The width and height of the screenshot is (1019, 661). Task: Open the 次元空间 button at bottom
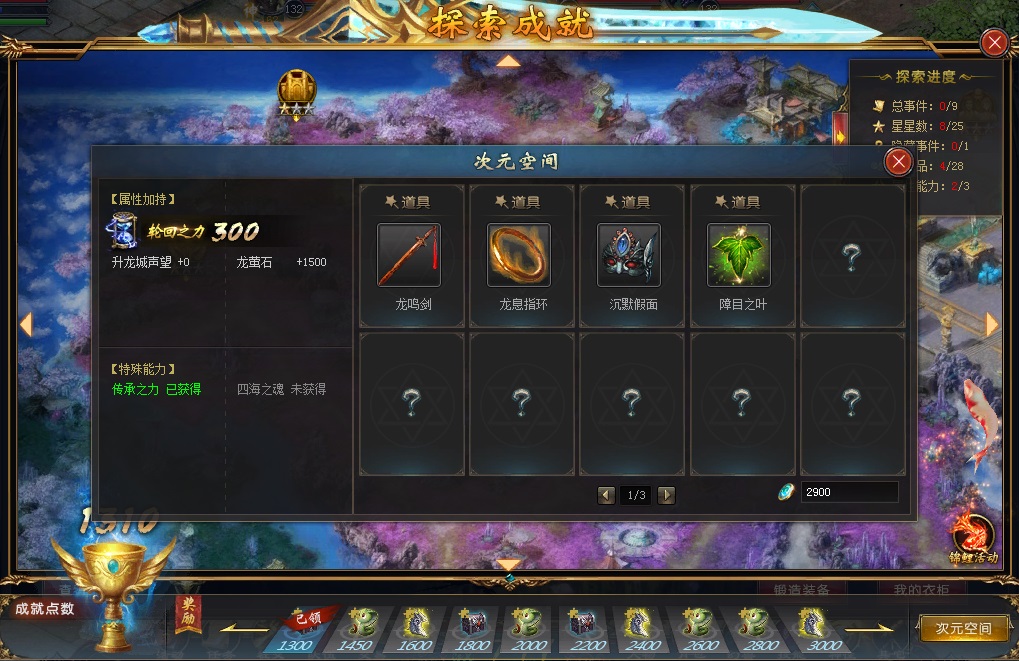(964, 628)
